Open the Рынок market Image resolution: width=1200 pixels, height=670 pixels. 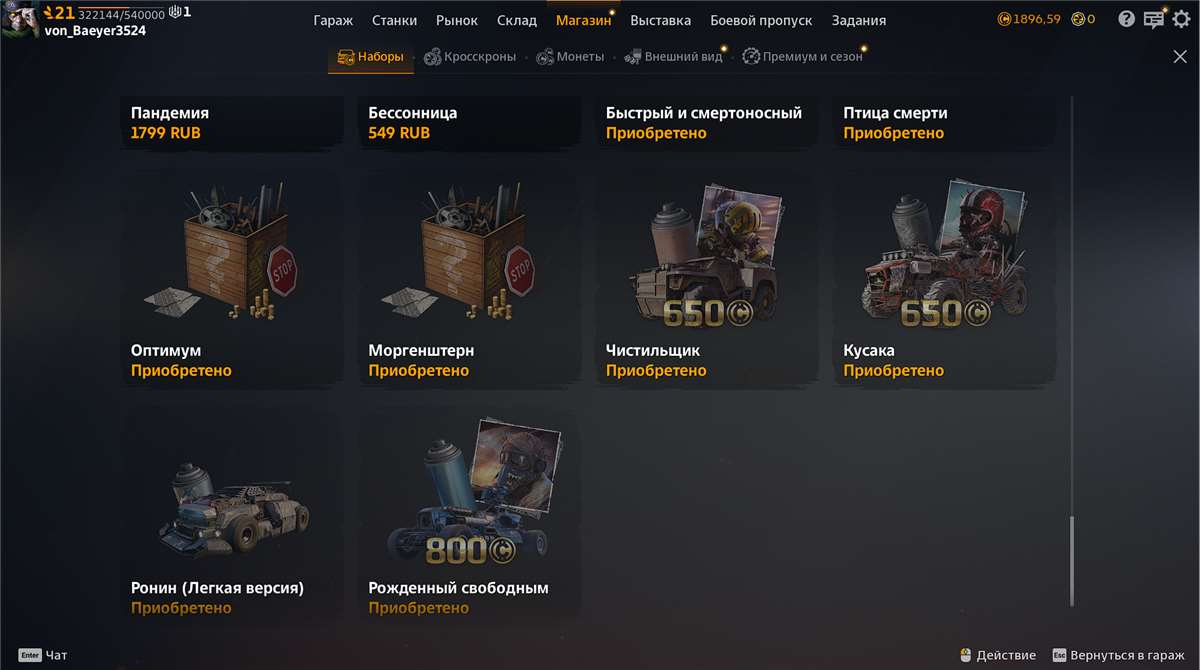tap(457, 20)
